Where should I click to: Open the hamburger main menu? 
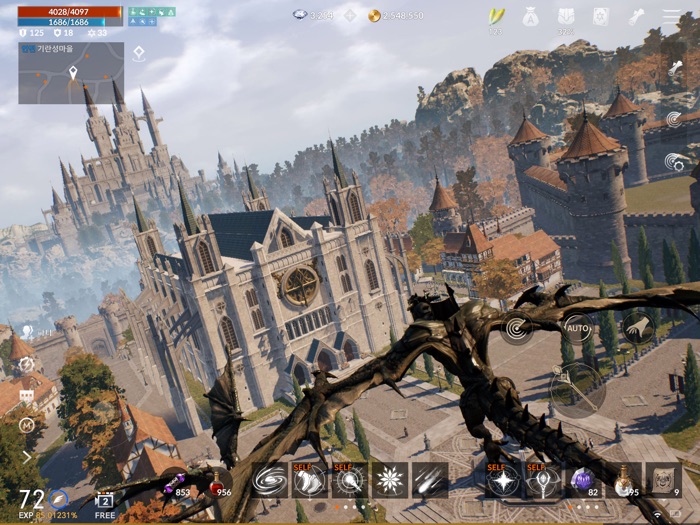coord(672,17)
